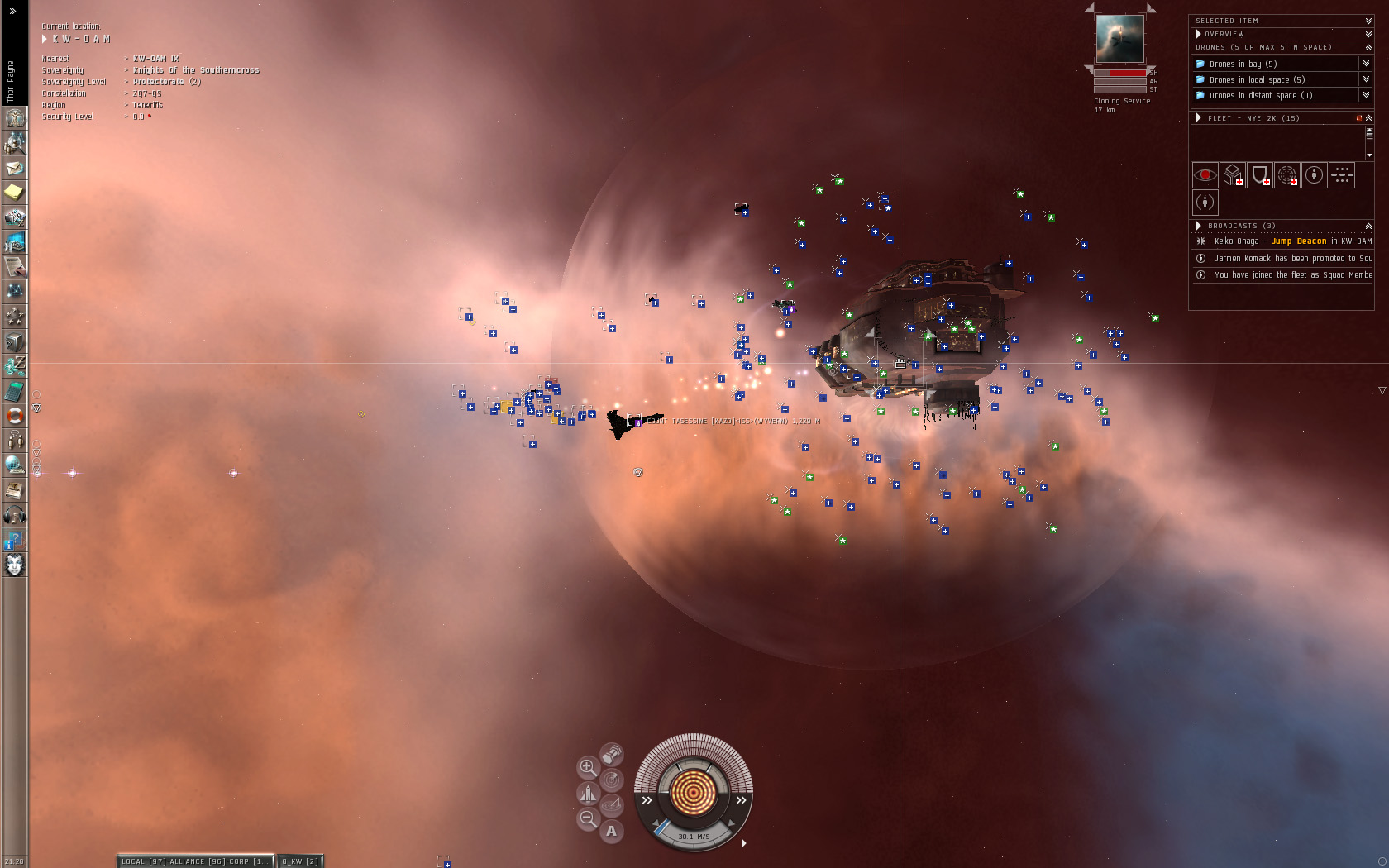Open the calculator in the sidebar

[14, 390]
